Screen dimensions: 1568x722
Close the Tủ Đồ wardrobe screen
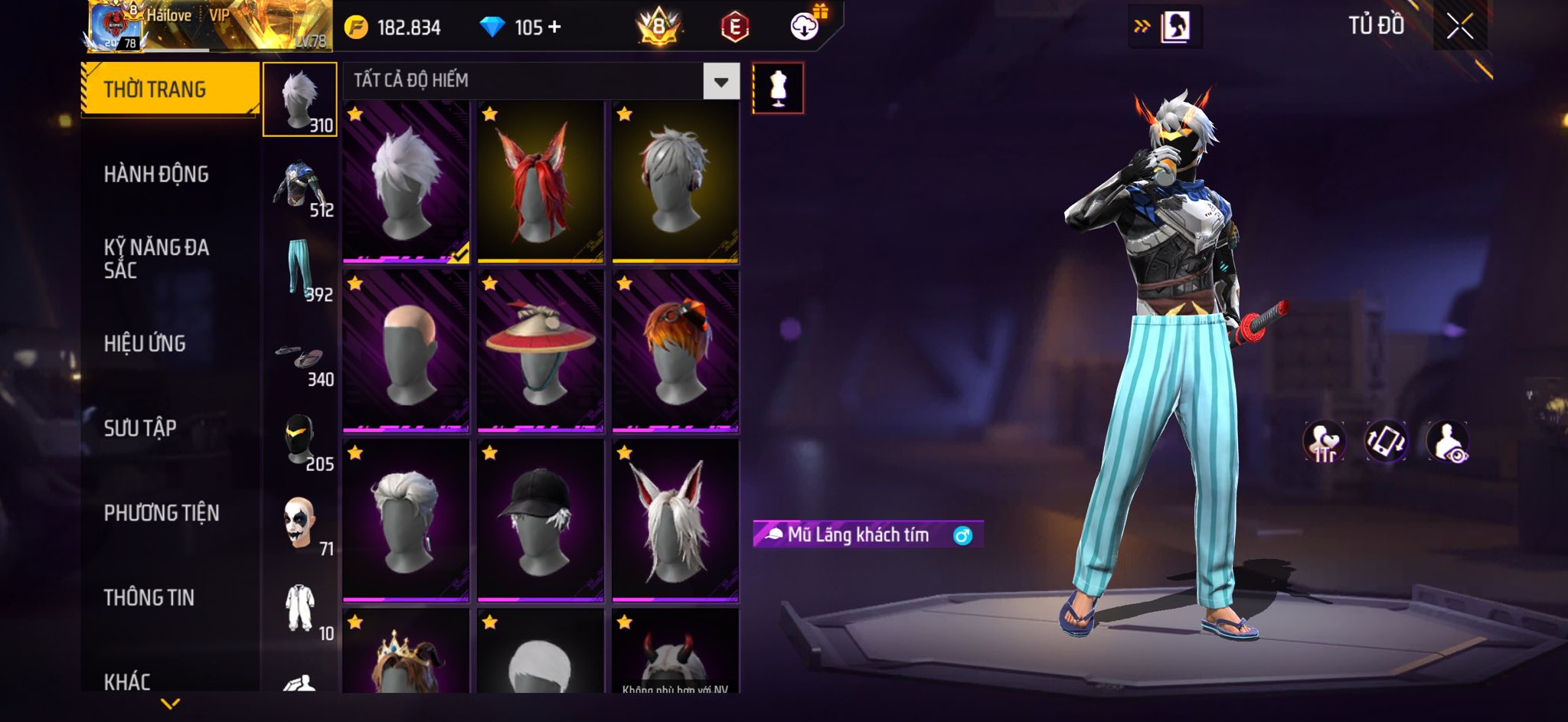[1459, 27]
